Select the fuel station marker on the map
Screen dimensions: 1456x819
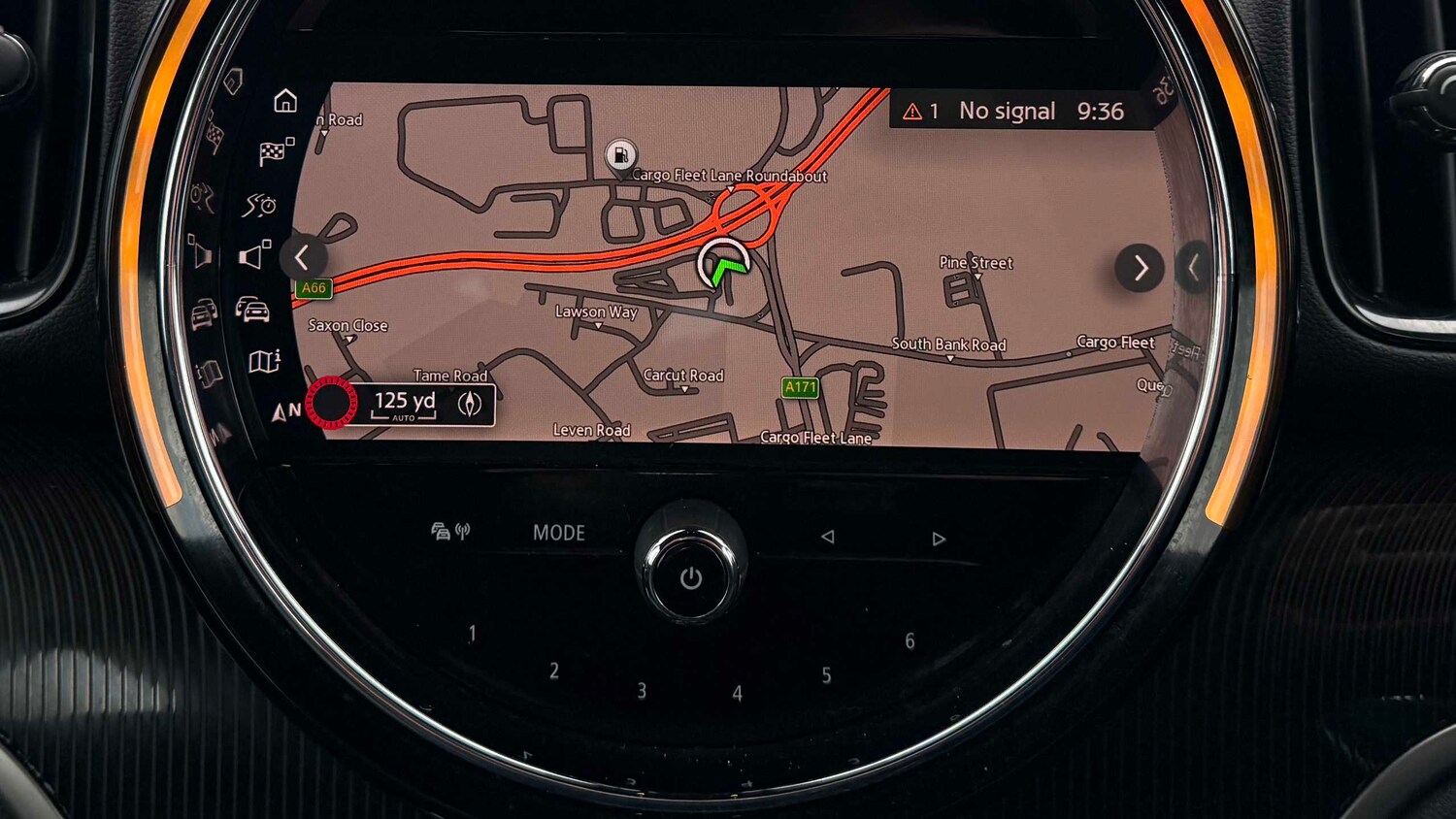coord(620,155)
